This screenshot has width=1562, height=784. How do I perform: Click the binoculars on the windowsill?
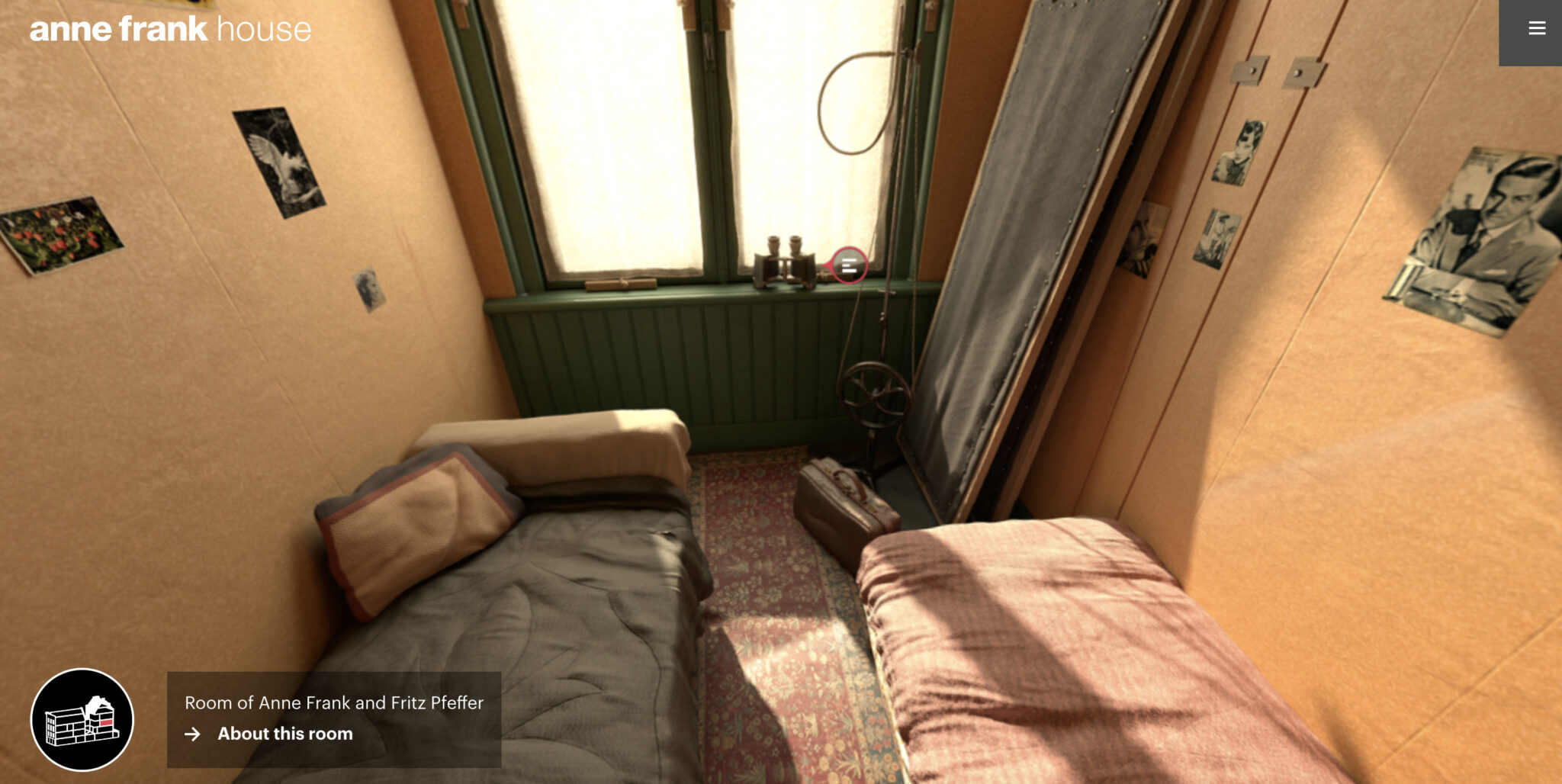[x=783, y=263]
